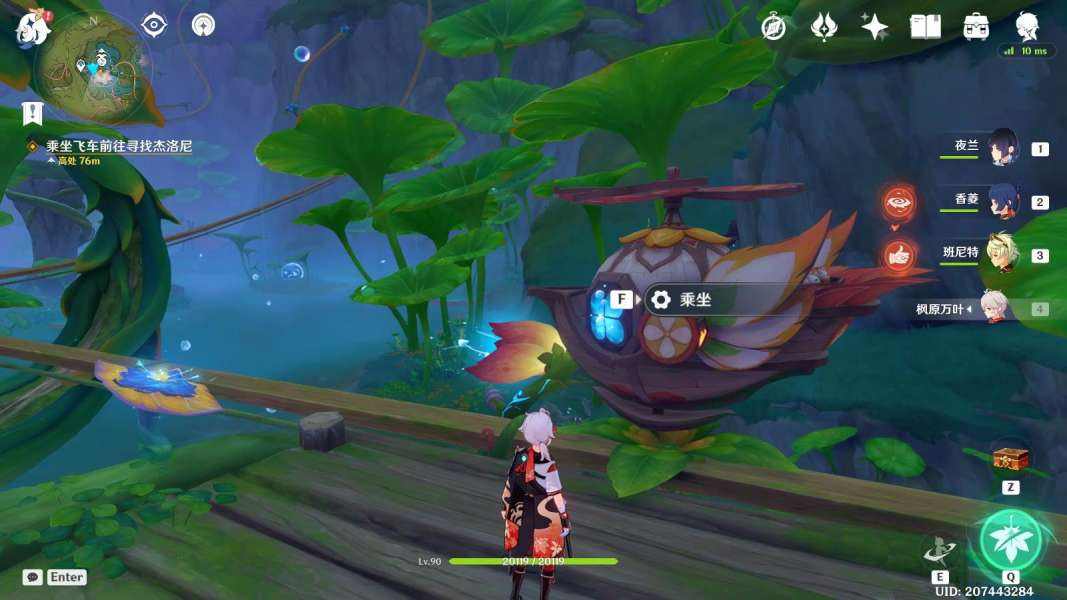Click the winged emblem icon in the top bar

tap(824, 27)
